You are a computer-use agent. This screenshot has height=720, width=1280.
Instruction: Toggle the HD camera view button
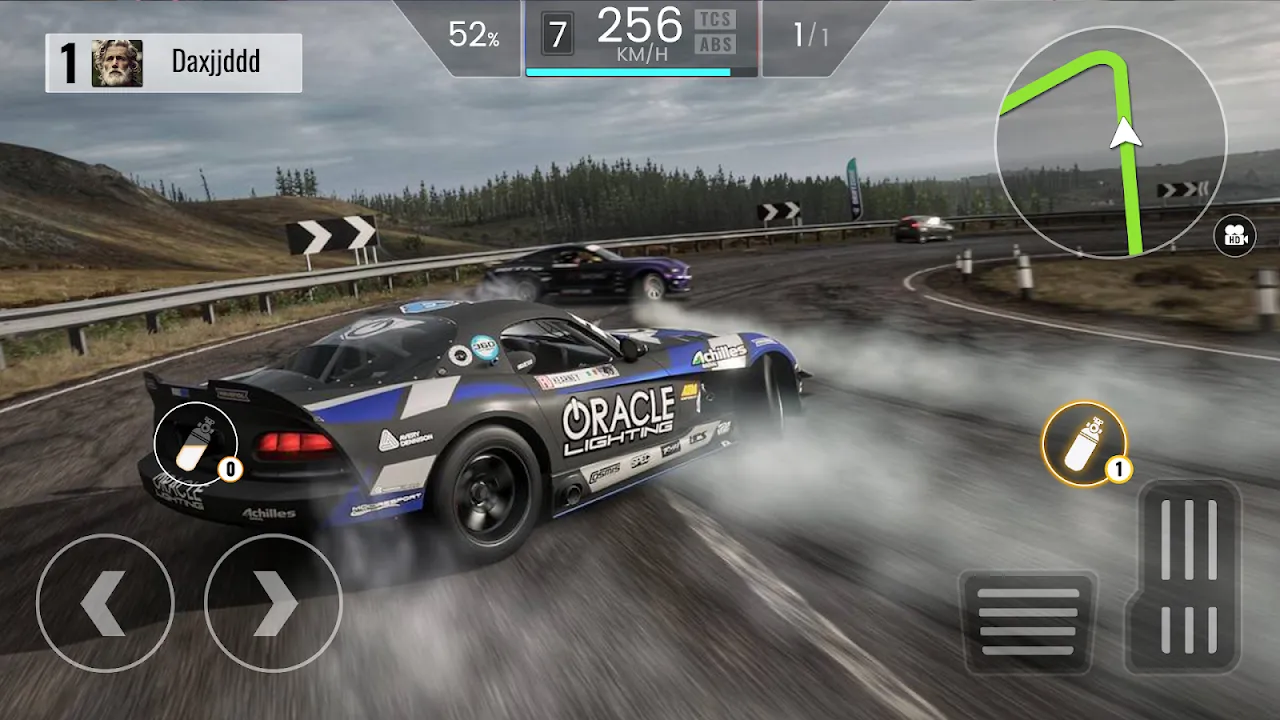pos(1234,236)
